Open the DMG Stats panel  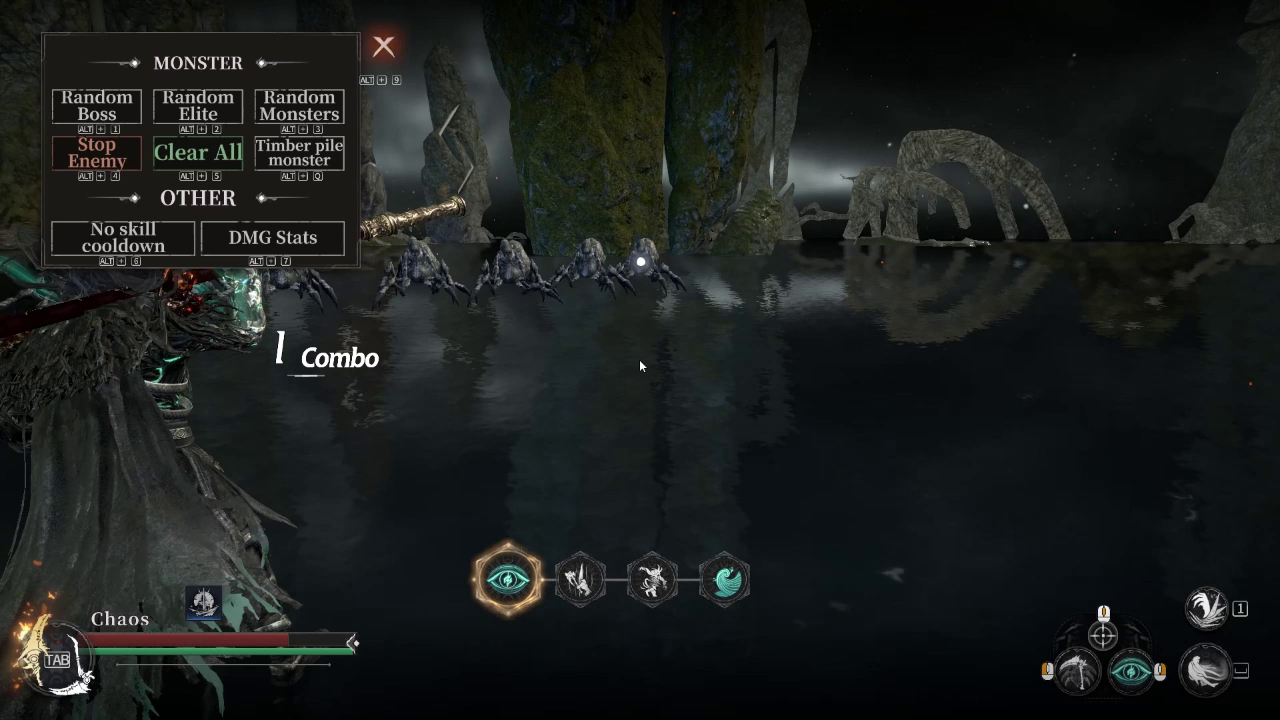272,238
